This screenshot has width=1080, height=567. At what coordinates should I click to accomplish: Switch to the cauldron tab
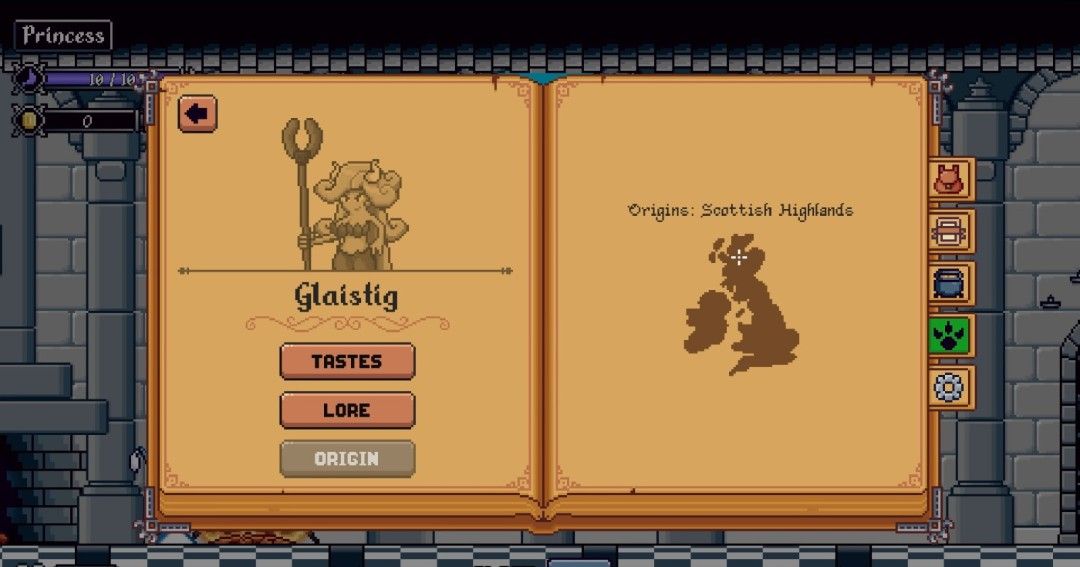coord(947,284)
